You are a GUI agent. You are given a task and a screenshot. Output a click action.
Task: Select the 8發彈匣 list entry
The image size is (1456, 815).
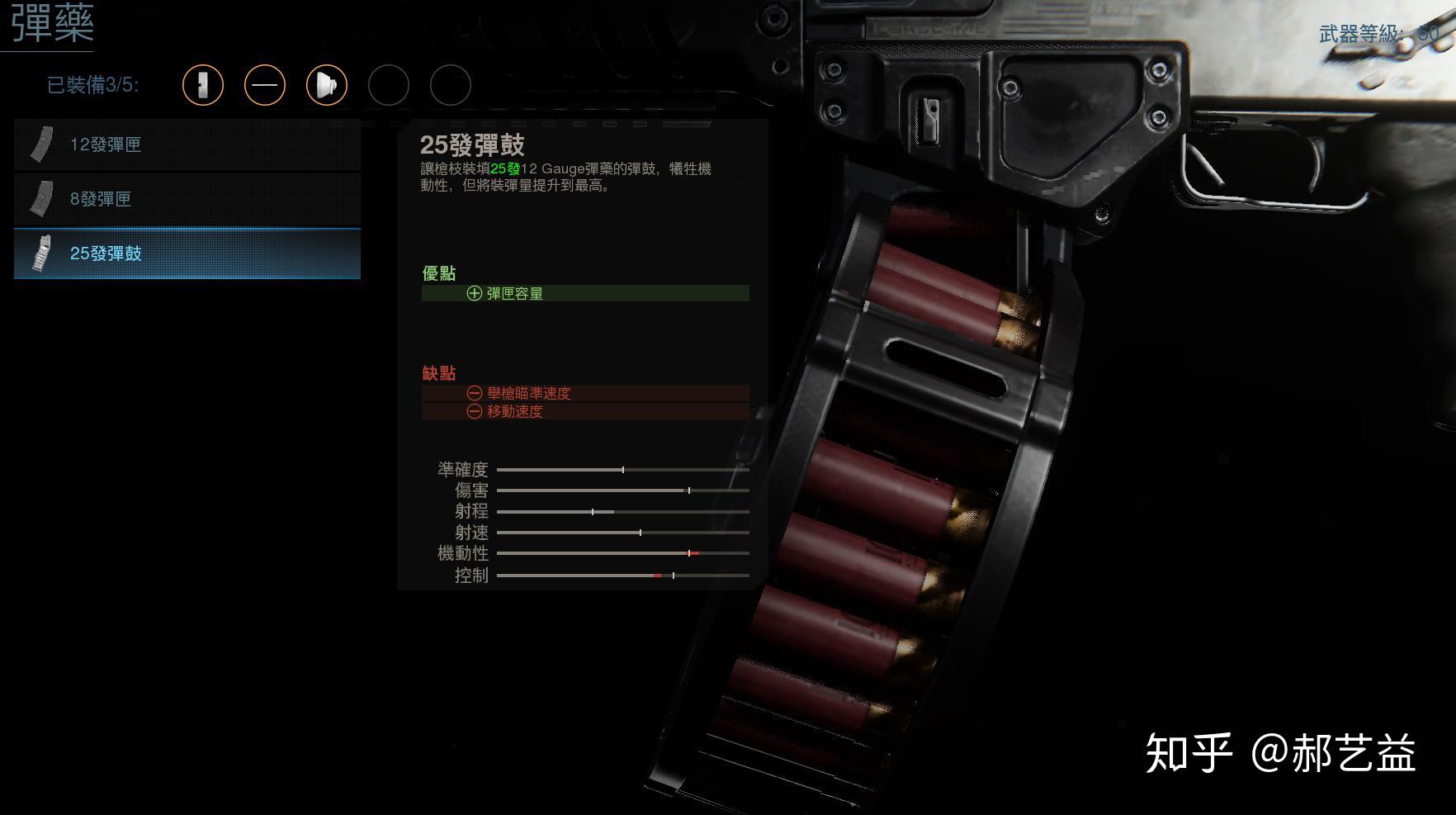pyautogui.click(x=186, y=199)
